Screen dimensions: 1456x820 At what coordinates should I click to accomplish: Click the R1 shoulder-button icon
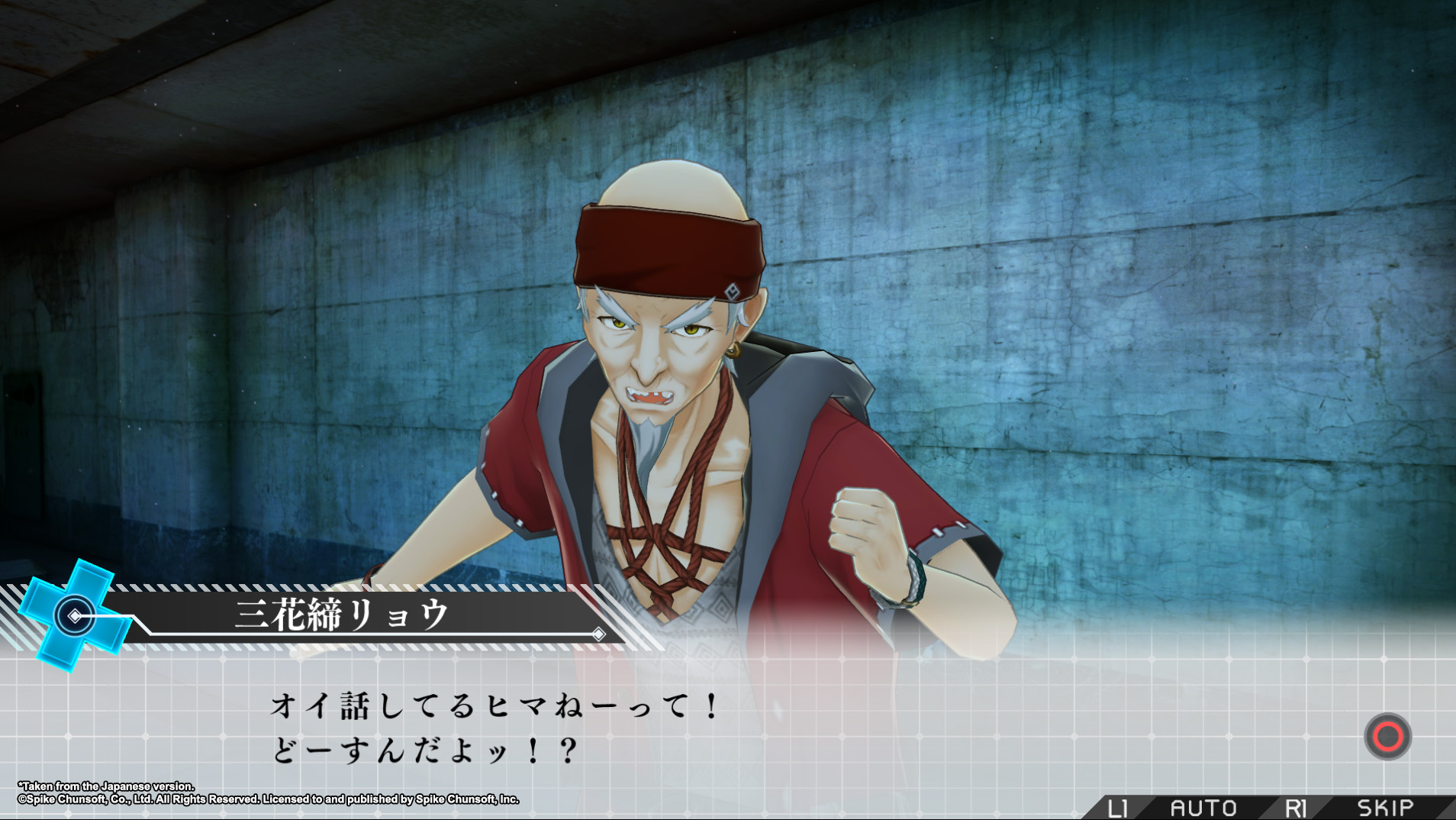[1295, 806]
